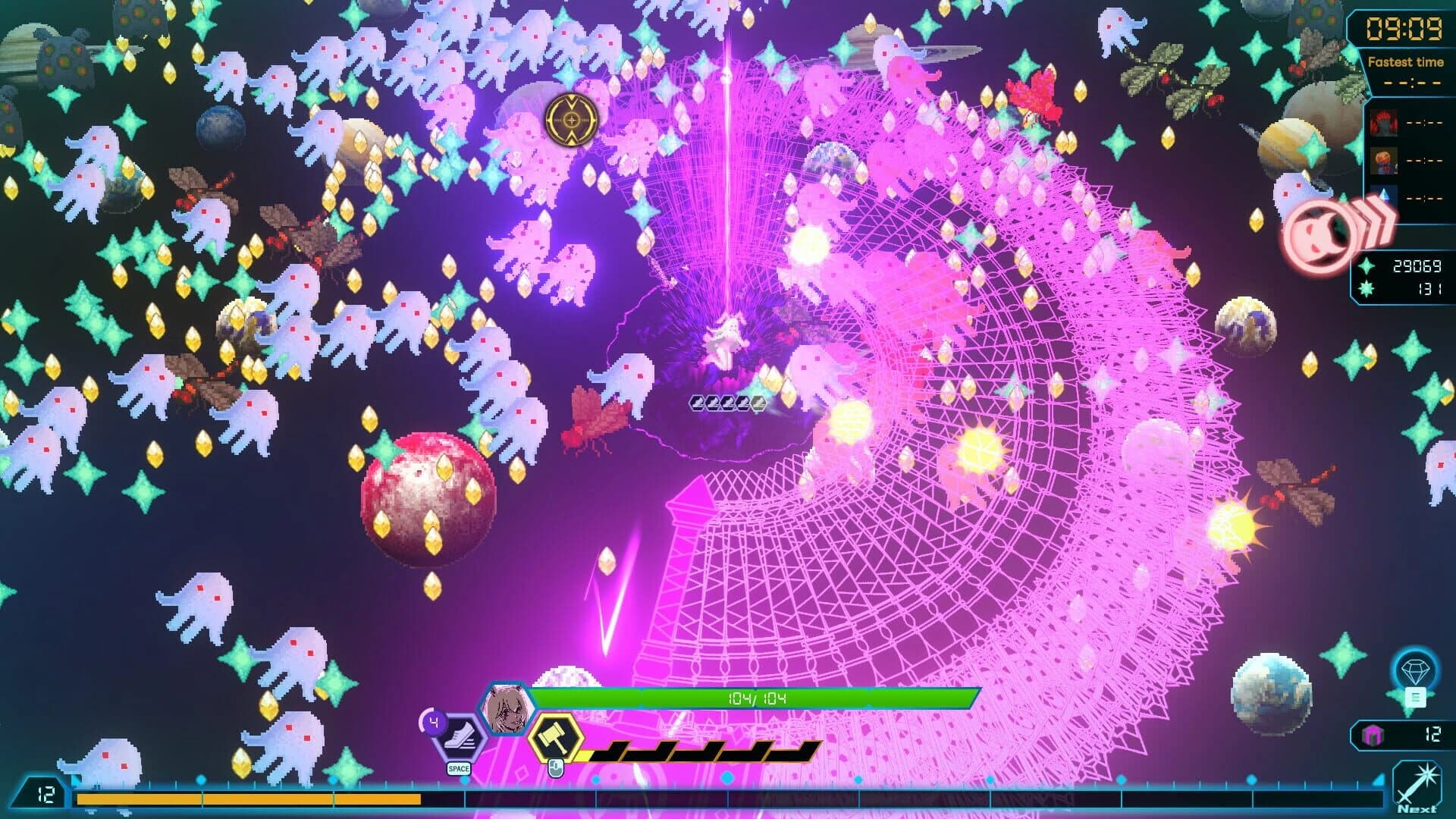Select the first boss portrait in leaderboard

pyautogui.click(x=1383, y=124)
